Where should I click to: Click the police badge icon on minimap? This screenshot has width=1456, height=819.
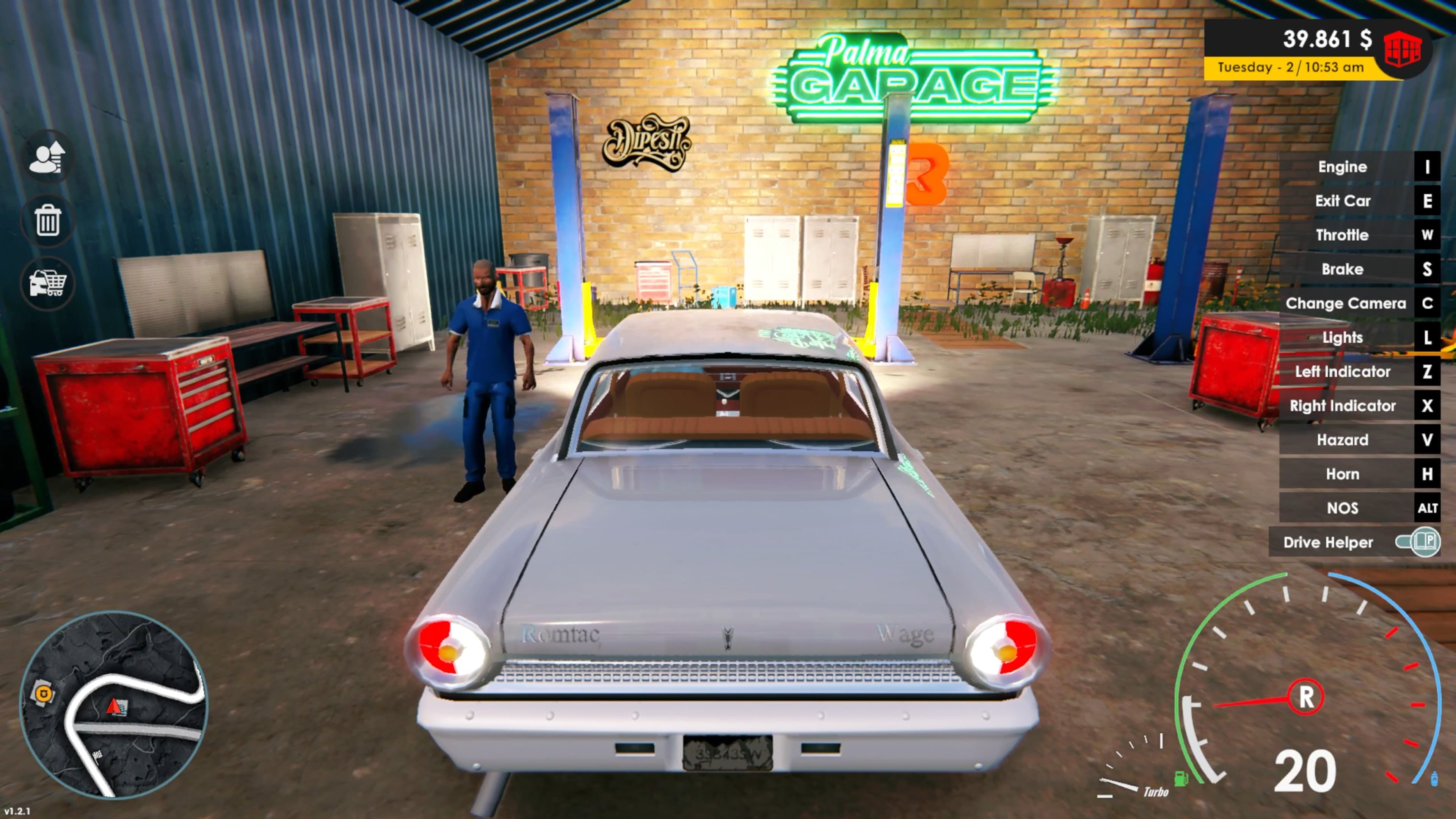tap(45, 693)
